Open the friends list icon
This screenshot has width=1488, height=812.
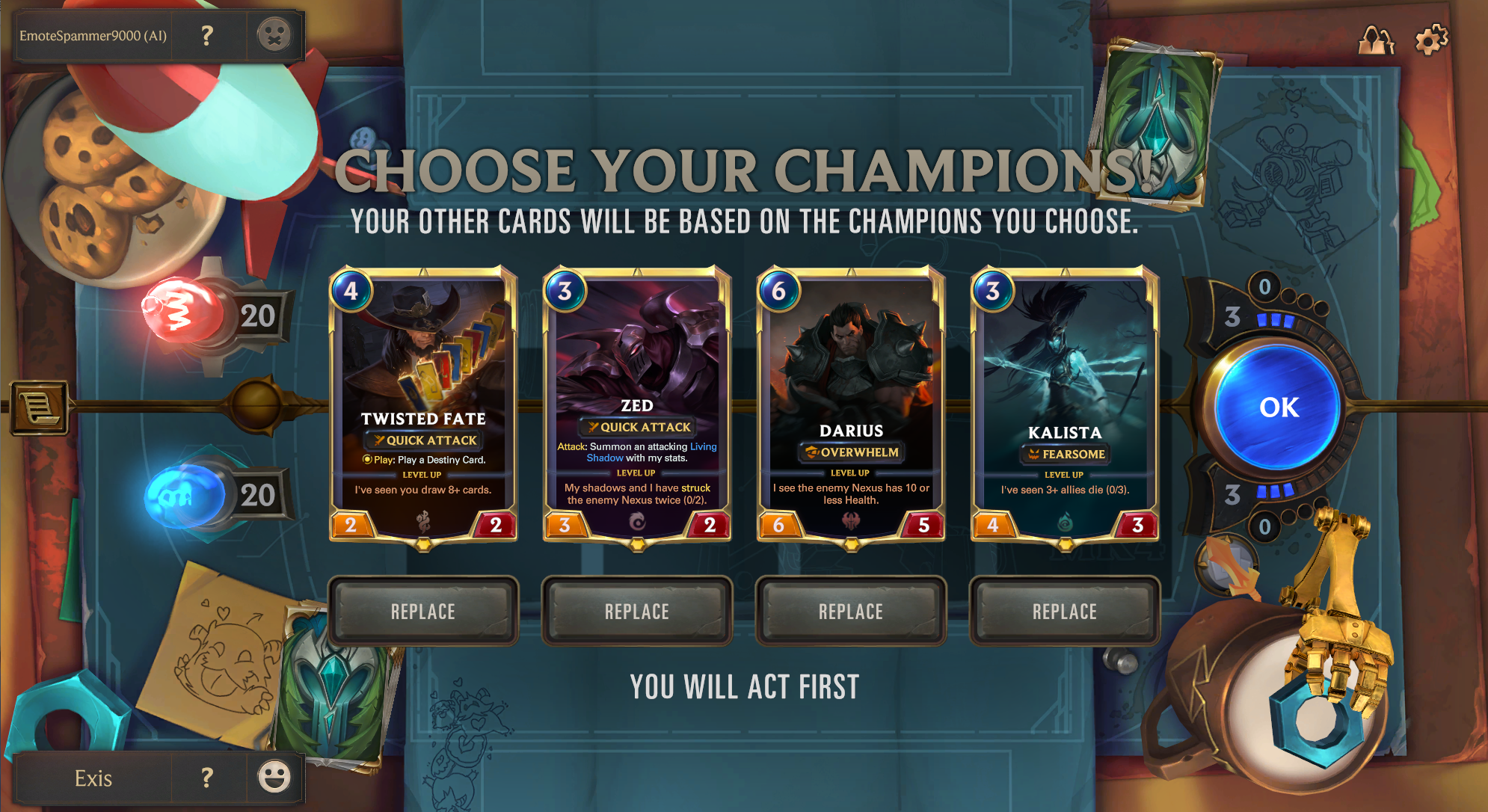[1376, 40]
